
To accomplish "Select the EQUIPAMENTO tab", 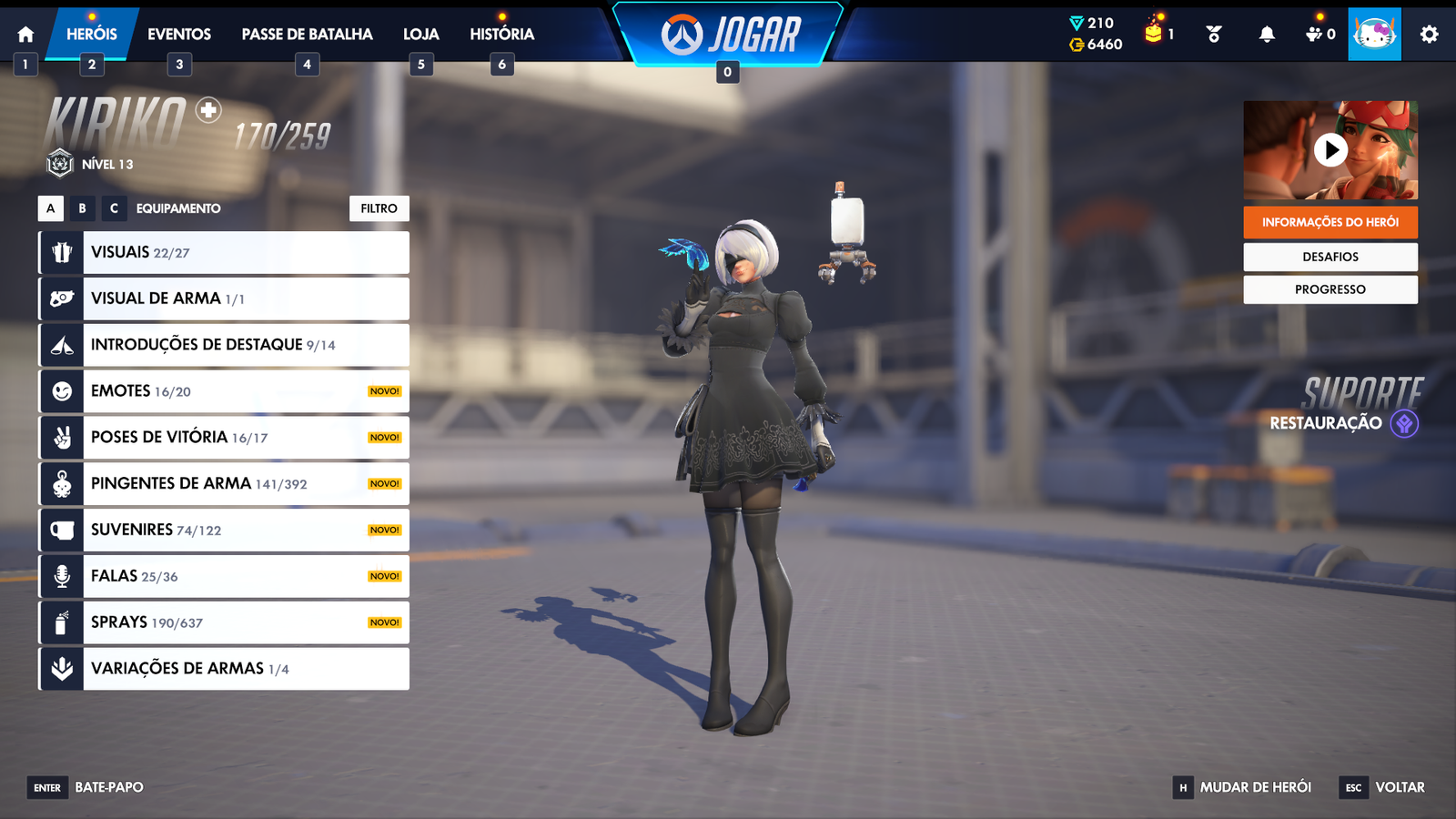I will (177, 208).
